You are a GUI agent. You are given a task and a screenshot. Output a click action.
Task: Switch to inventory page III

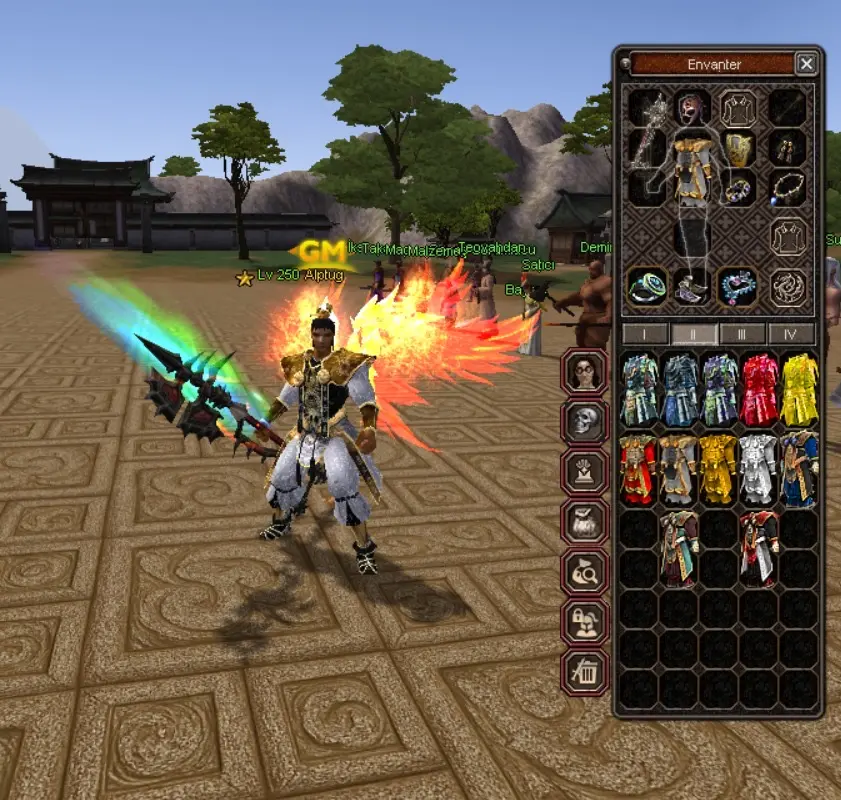[x=742, y=334]
